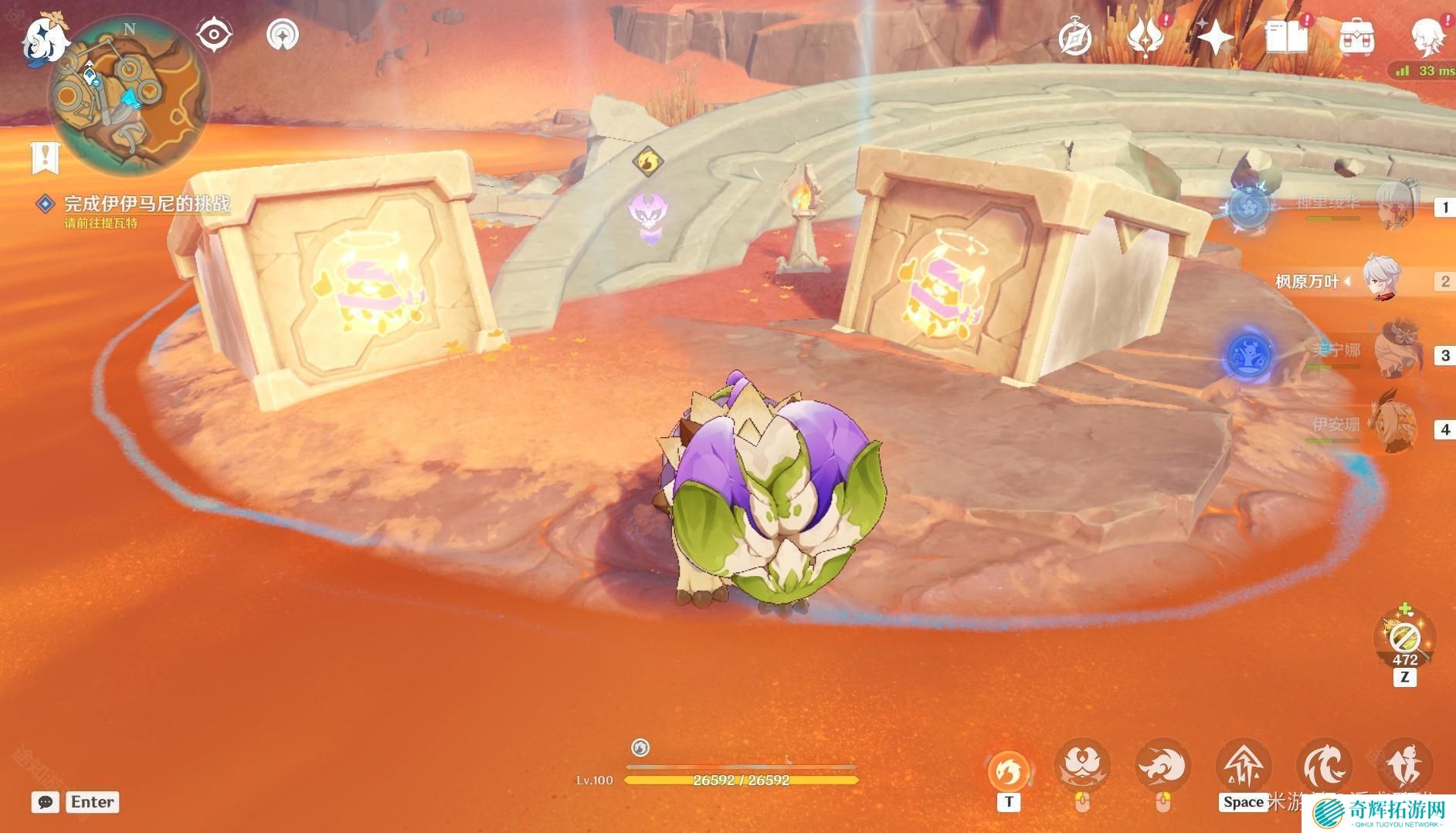This screenshot has height=833, width=1456.
Task: Open the radar signal icon beside minimap
Action: pos(283,35)
